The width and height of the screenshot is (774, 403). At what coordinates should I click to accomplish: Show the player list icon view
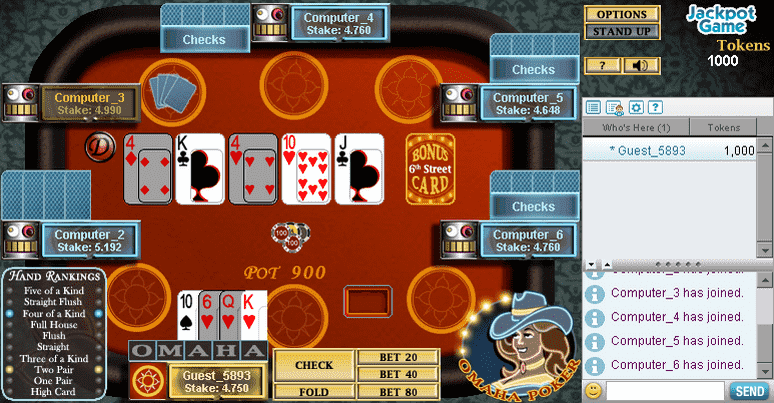tap(593, 107)
